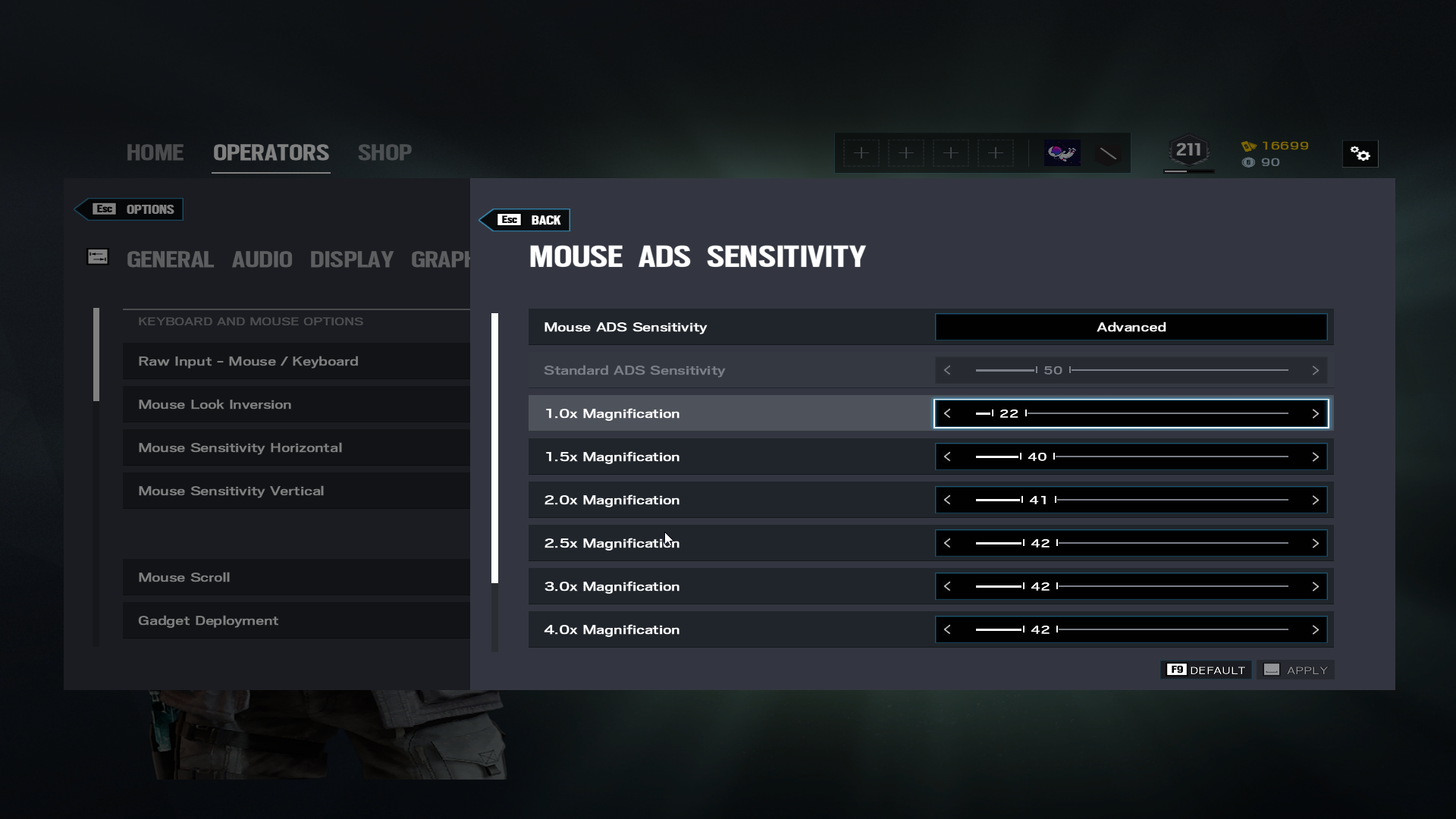
Task: Change the Mouse ADS Sensitivity Advanced selector
Action: click(x=1131, y=327)
